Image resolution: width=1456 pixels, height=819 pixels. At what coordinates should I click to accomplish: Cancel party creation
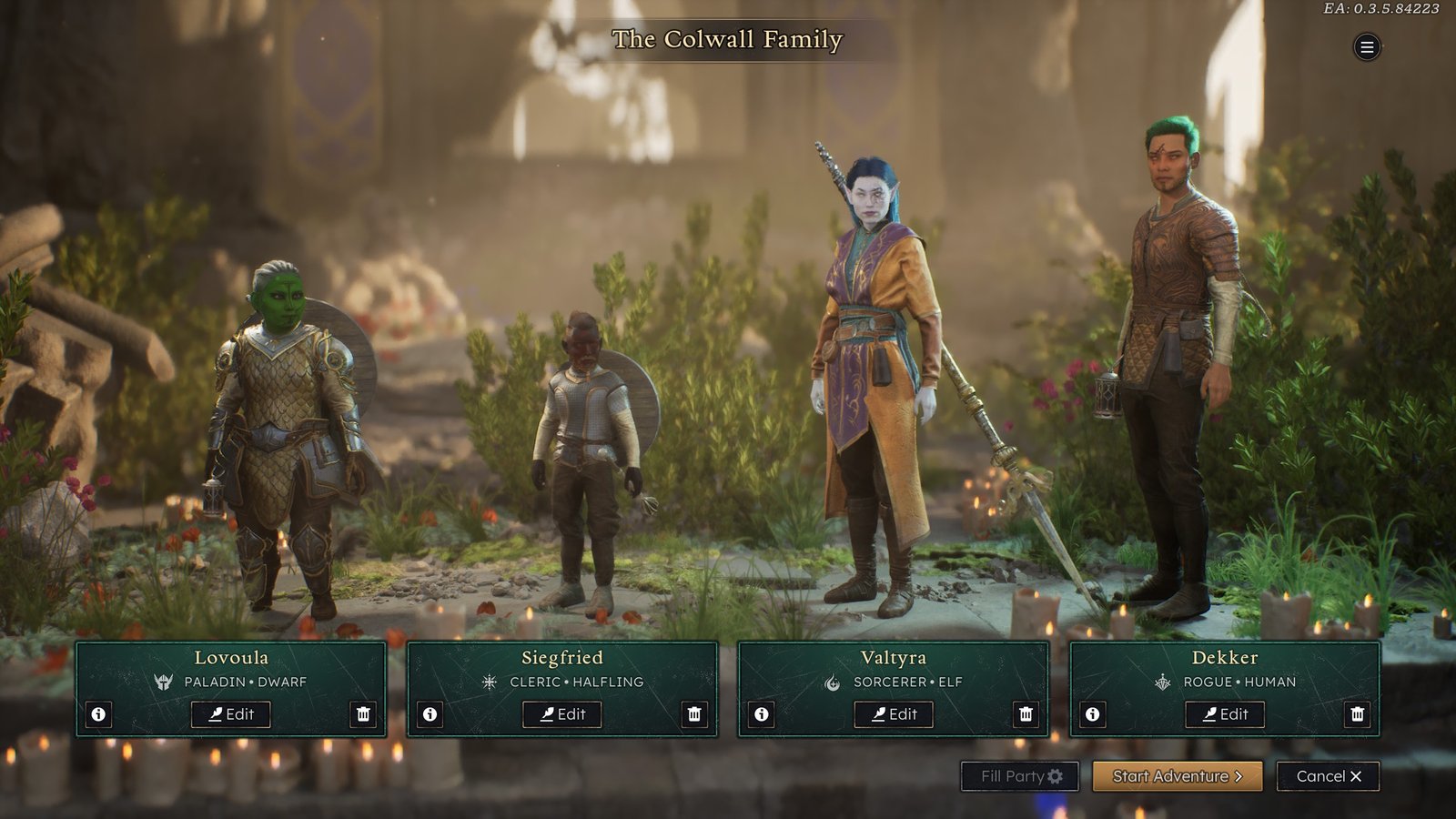coord(1328,776)
